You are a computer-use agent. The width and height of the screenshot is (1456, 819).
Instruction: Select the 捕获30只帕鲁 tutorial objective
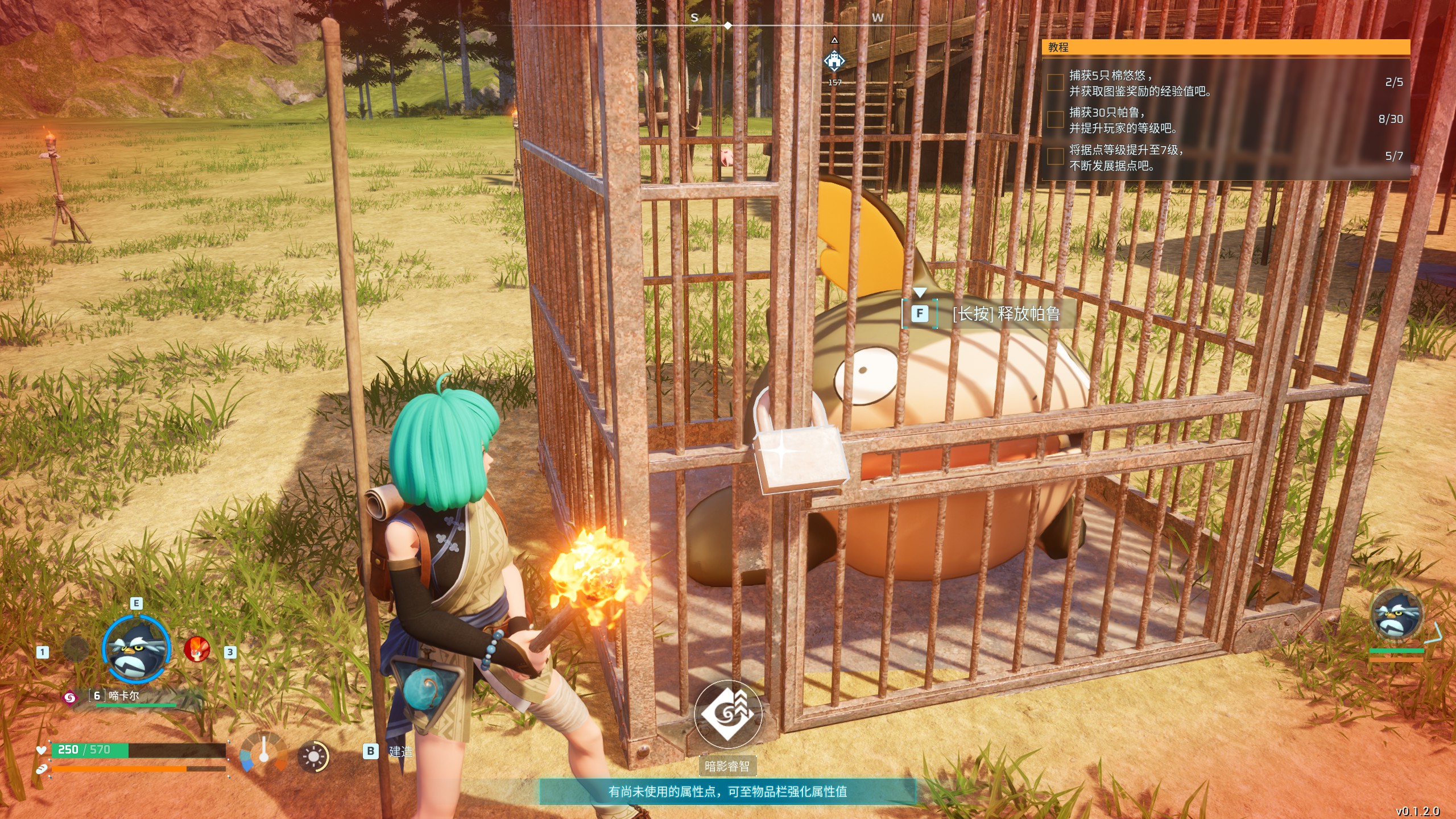pyautogui.click(x=1123, y=120)
